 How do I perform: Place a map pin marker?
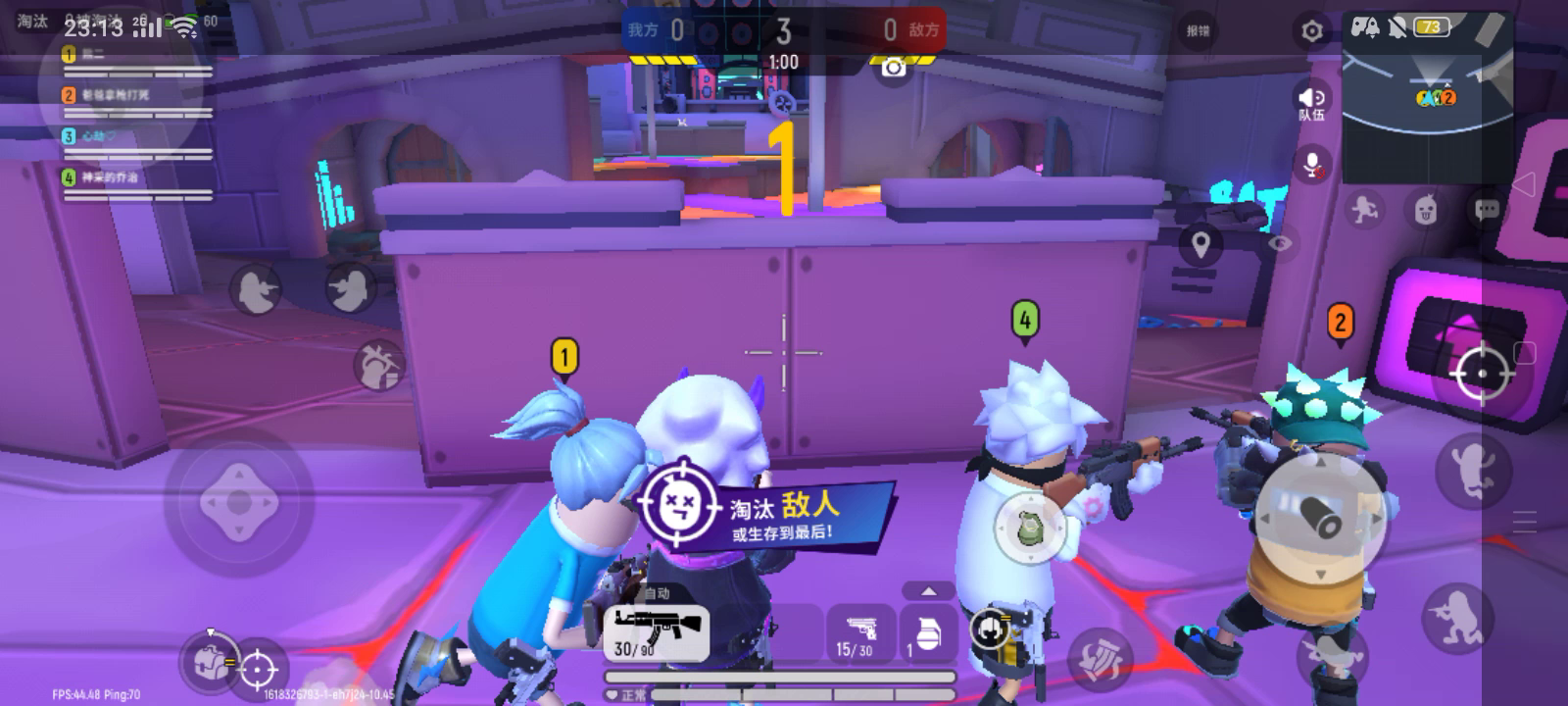[x=1200, y=245]
